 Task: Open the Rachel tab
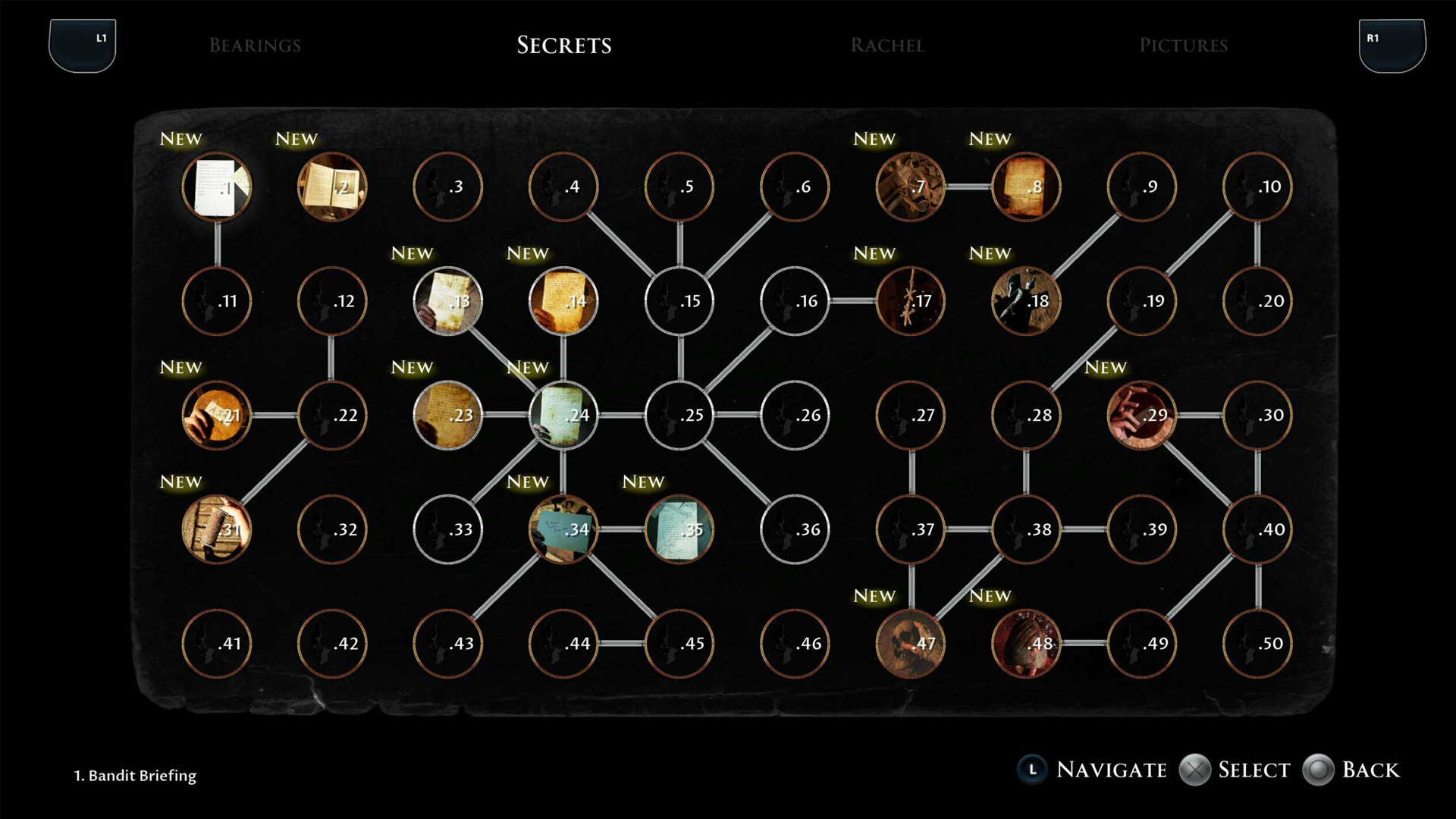(x=887, y=45)
